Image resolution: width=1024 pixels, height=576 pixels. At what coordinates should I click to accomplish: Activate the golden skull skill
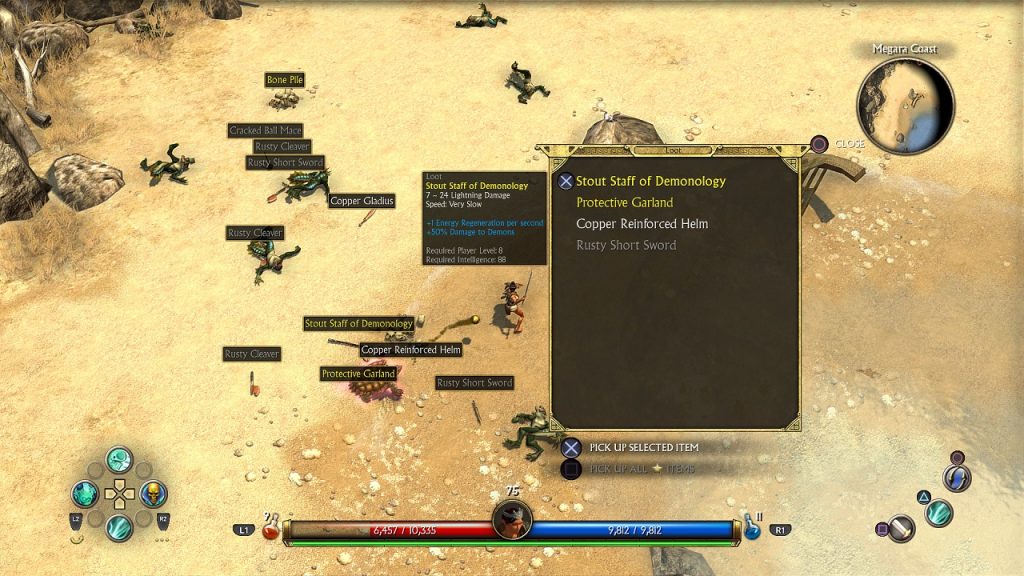[152, 494]
